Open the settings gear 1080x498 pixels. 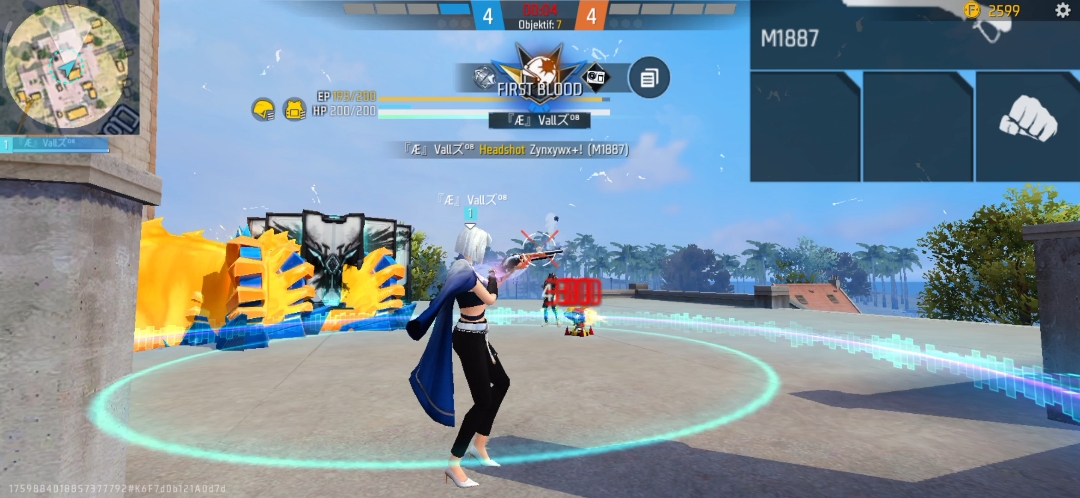(1062, 10)
